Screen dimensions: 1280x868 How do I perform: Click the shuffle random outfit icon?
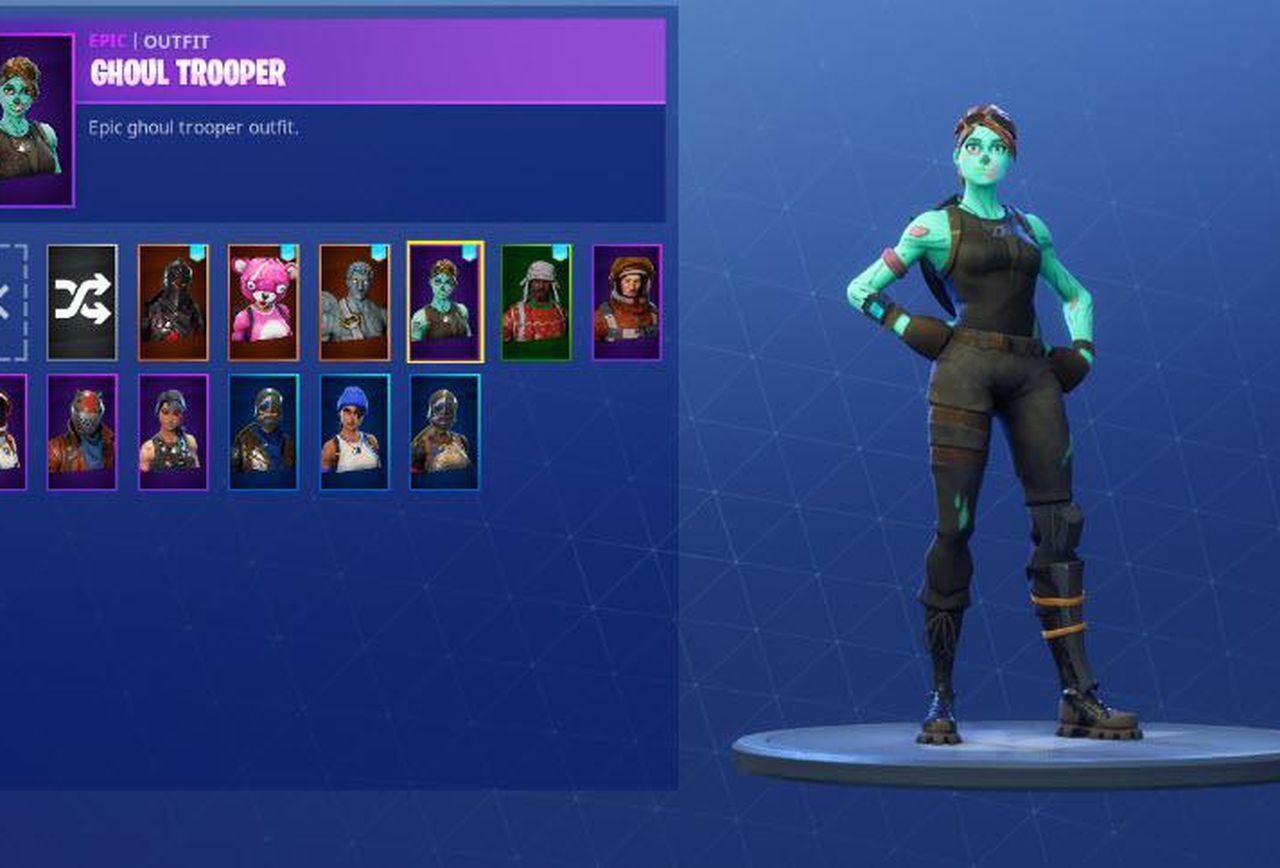pyautogui.click(x=84, y=302)
